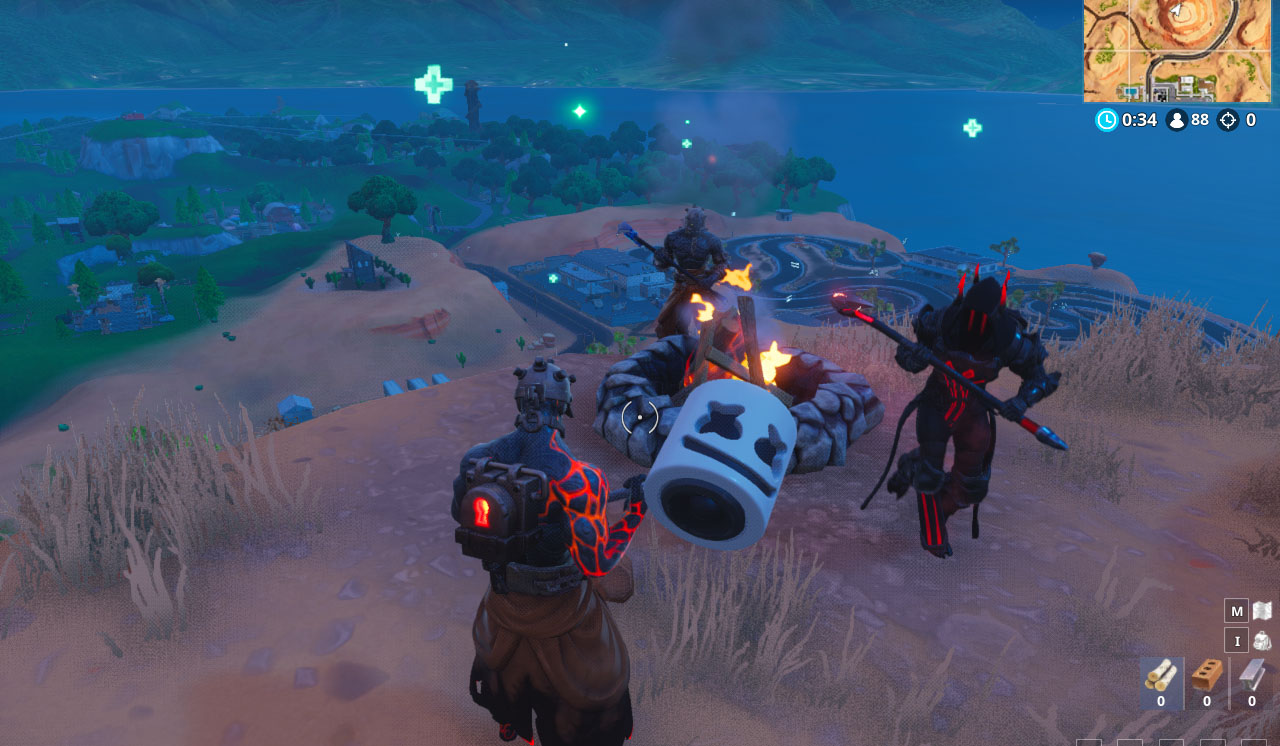Open the minimap
This screenshot has height=746, width=1280.
click(1176, 51)
